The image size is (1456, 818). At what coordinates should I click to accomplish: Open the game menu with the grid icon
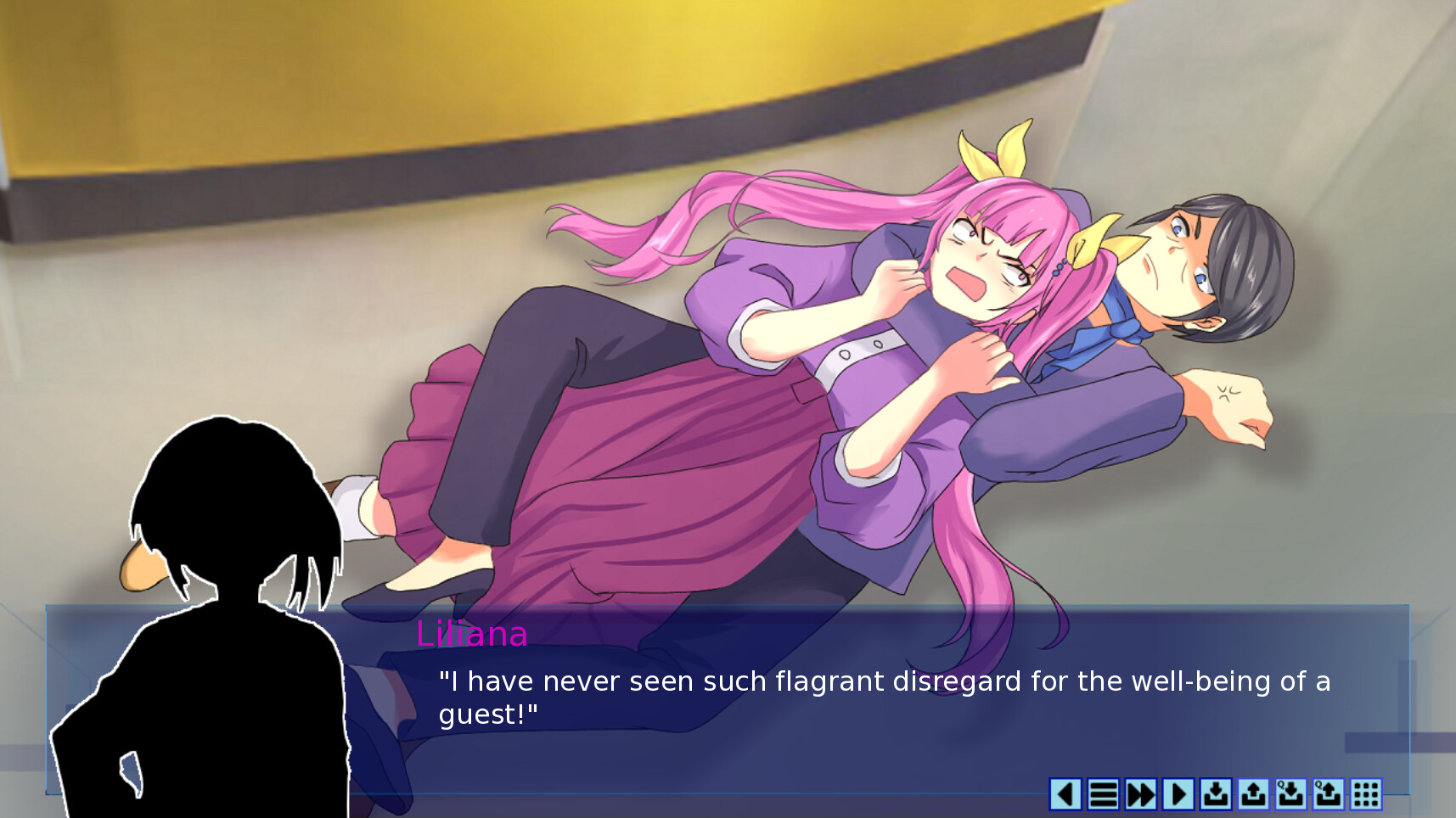click(x=1364, y=796)
